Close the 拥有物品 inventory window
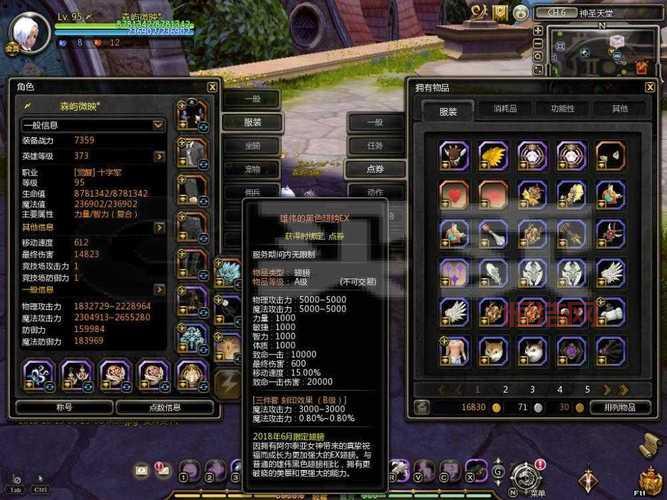The height and width of the screenshot is (500, 667). pyautogui.click(x=648, y=87)
